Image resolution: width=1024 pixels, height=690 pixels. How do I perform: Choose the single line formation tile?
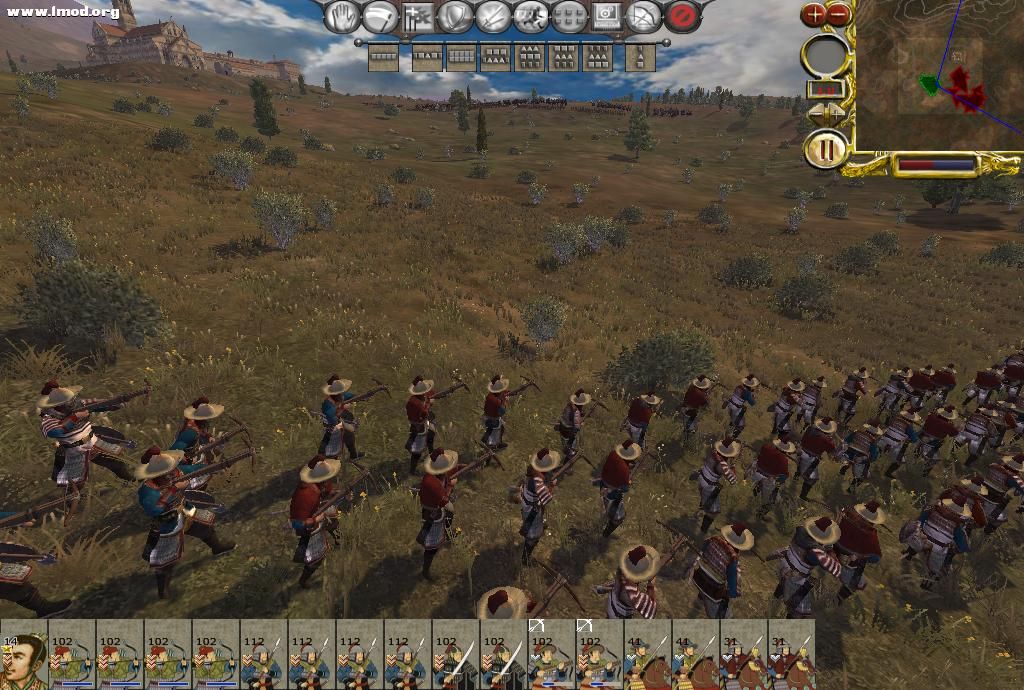(383, 58)
